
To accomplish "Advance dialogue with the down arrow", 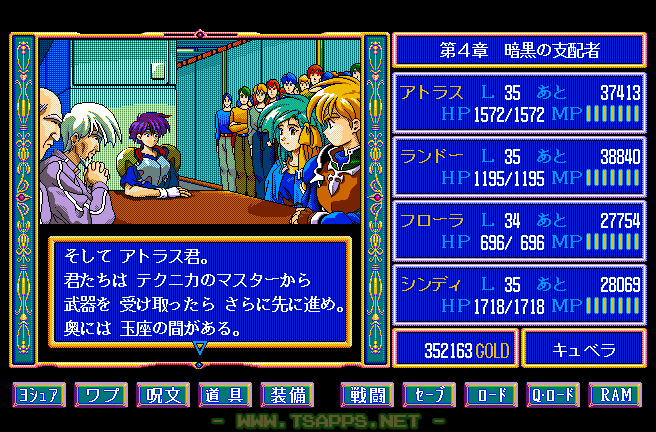I will coord(199,348).
